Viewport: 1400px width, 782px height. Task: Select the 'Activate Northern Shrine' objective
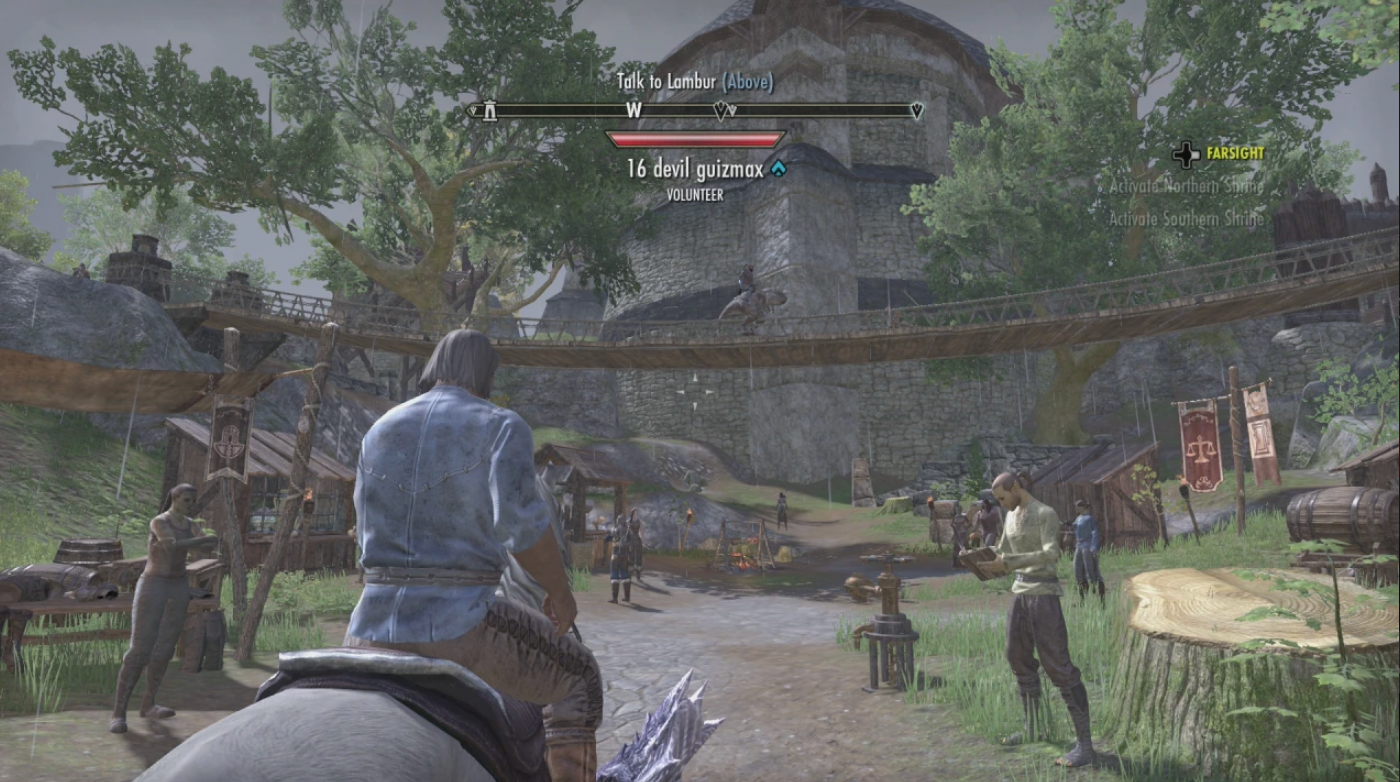(1185, 189)
